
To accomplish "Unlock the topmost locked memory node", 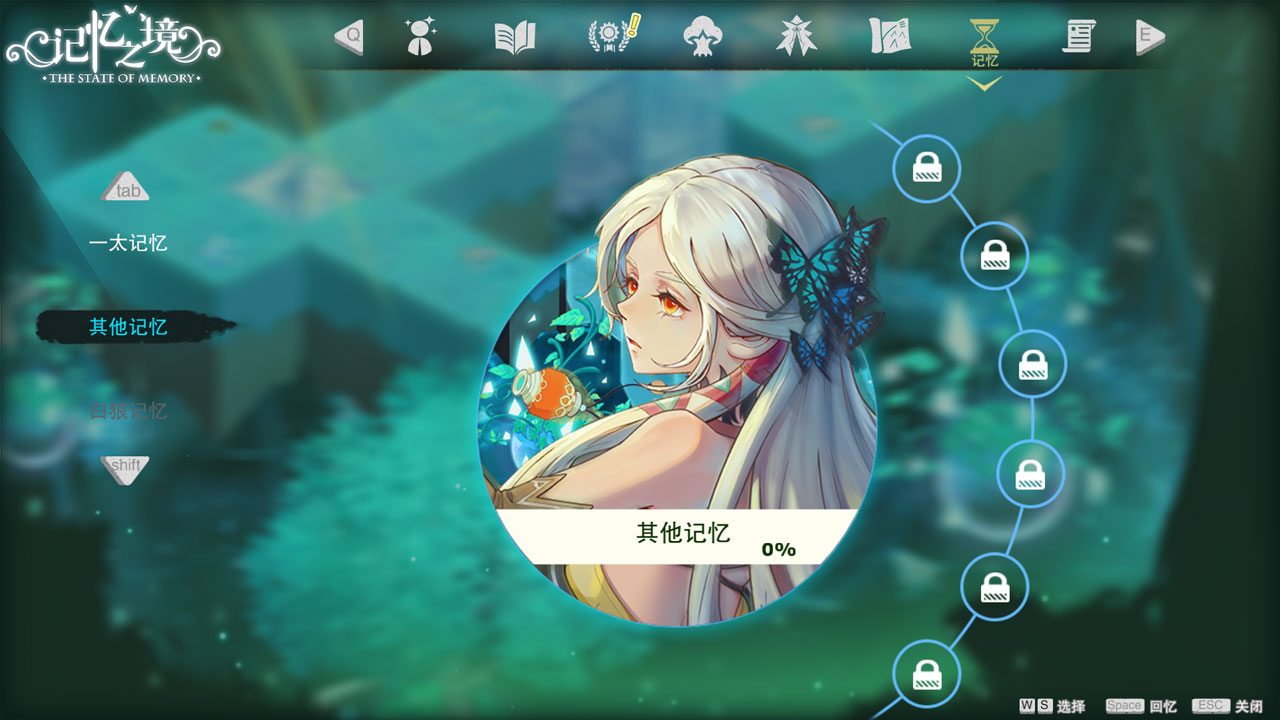I will click(925, 168).
